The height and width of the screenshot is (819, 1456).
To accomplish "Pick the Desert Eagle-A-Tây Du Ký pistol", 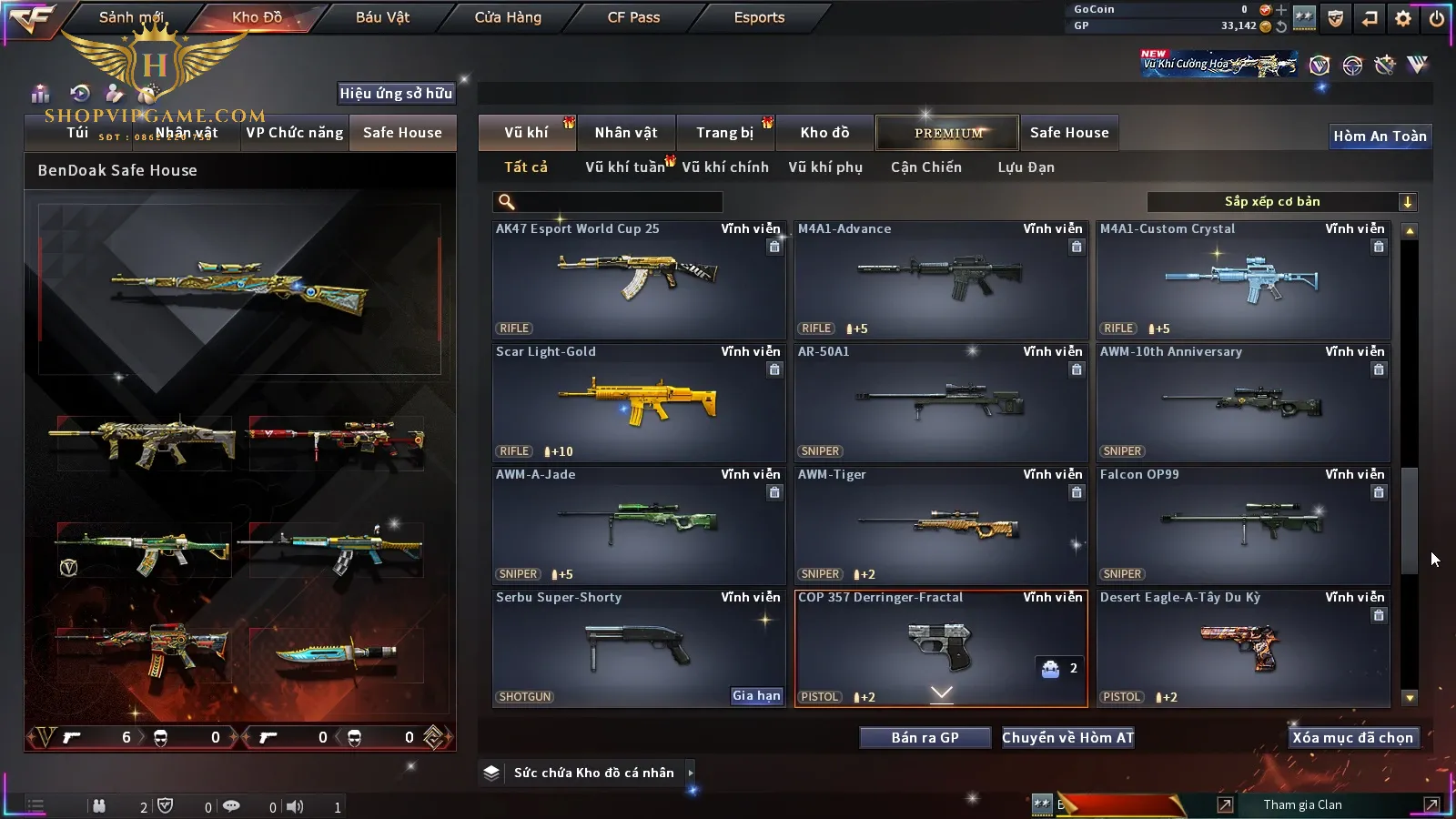I will [1243, 648].
